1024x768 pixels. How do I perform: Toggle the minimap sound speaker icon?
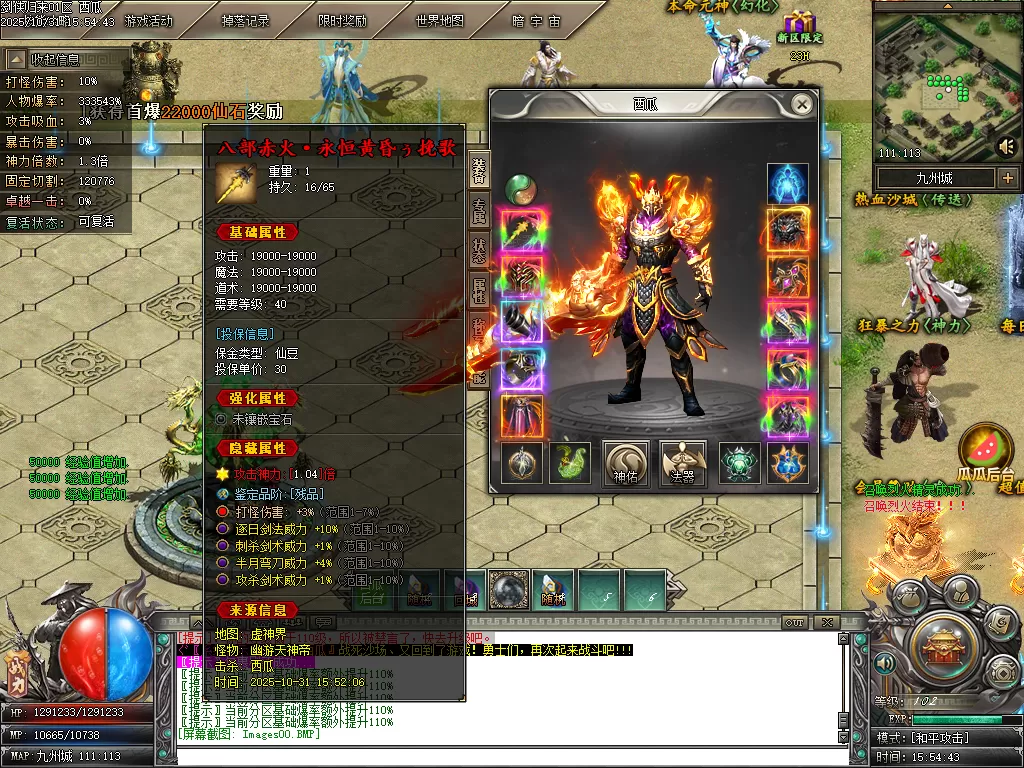(x=1006, y=147)
